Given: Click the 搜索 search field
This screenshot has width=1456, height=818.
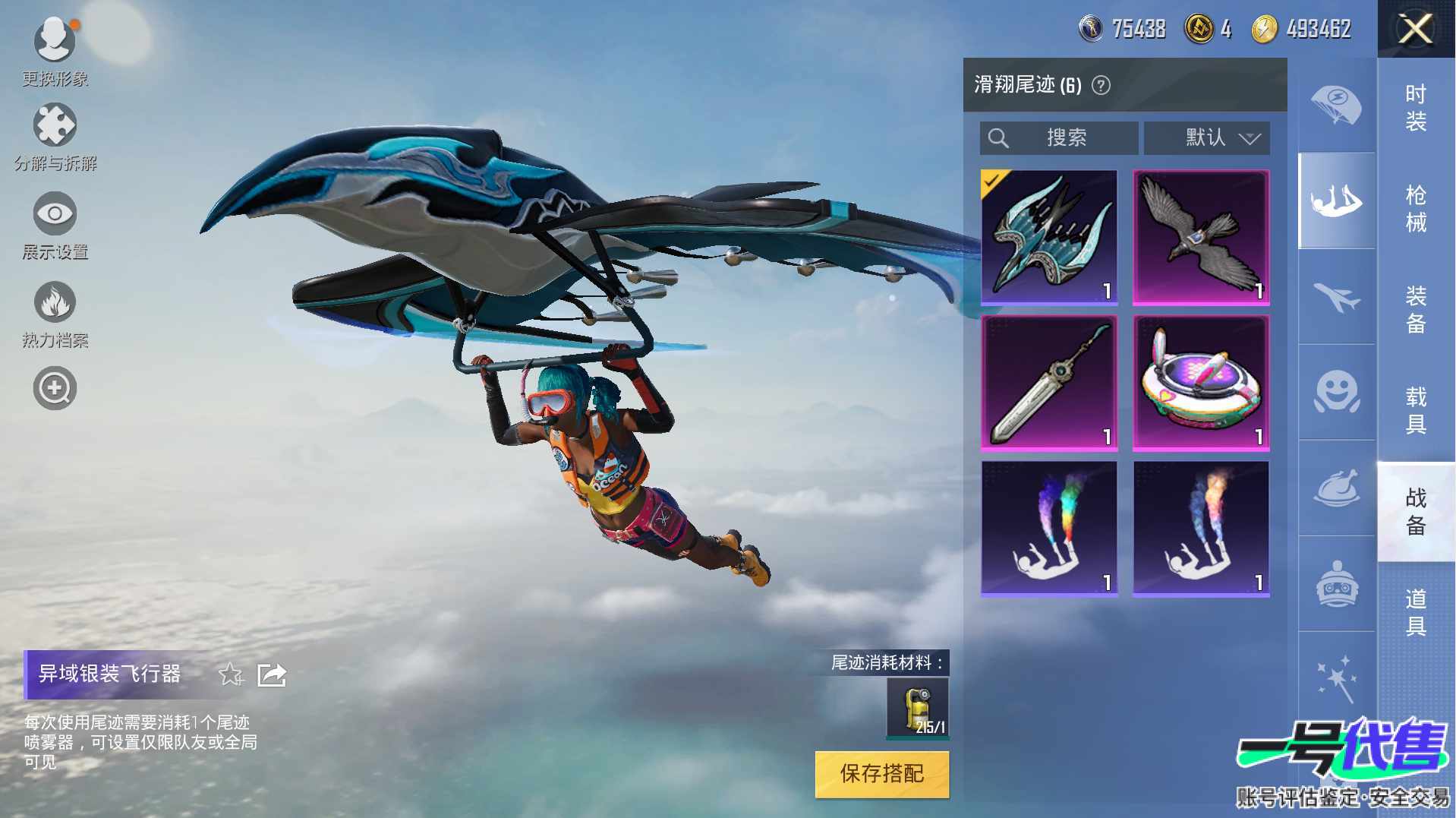Looking at the screenshot, I should [1059, 137].
